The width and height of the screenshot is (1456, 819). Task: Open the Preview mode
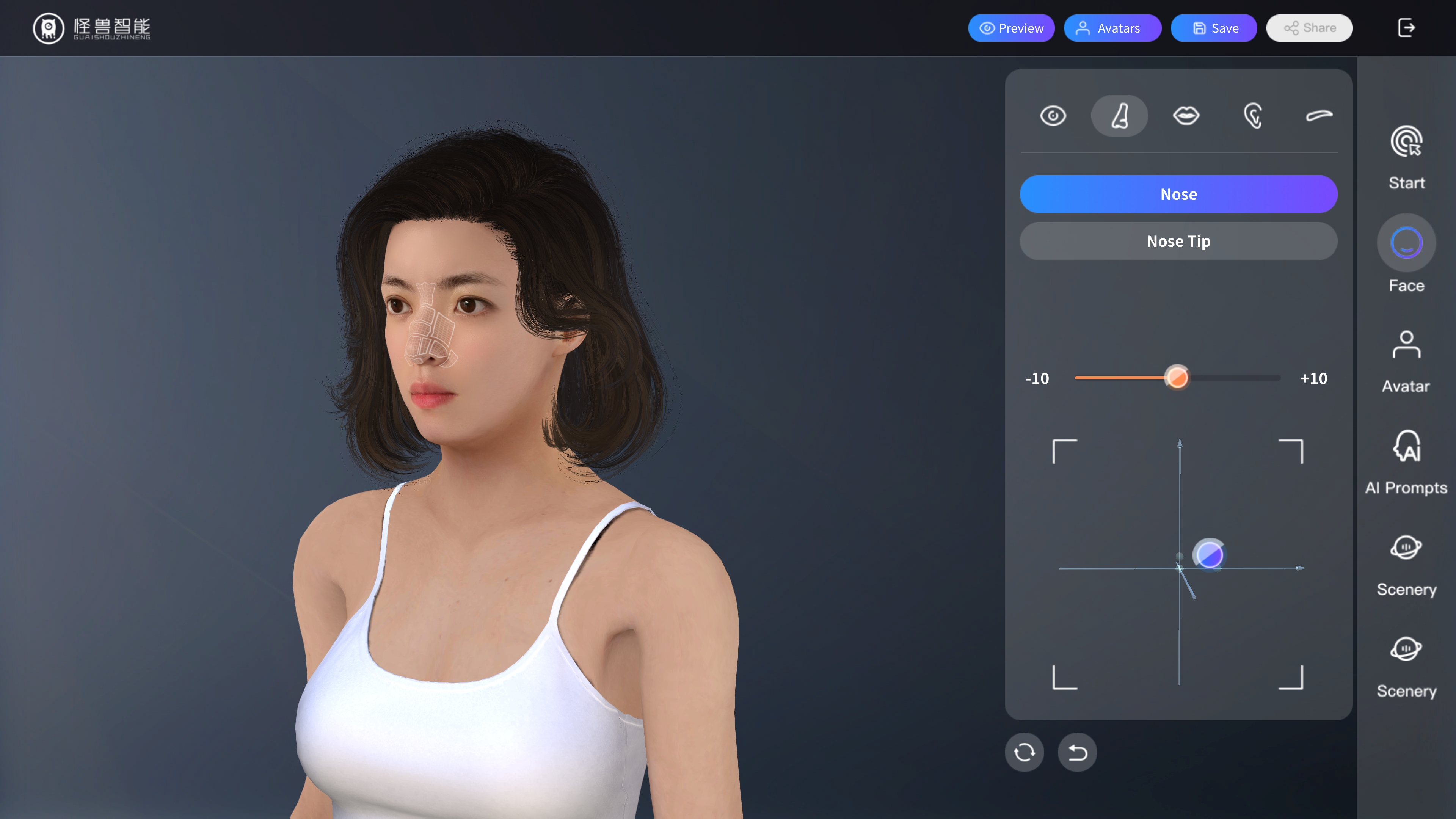tap(1011, 28)
